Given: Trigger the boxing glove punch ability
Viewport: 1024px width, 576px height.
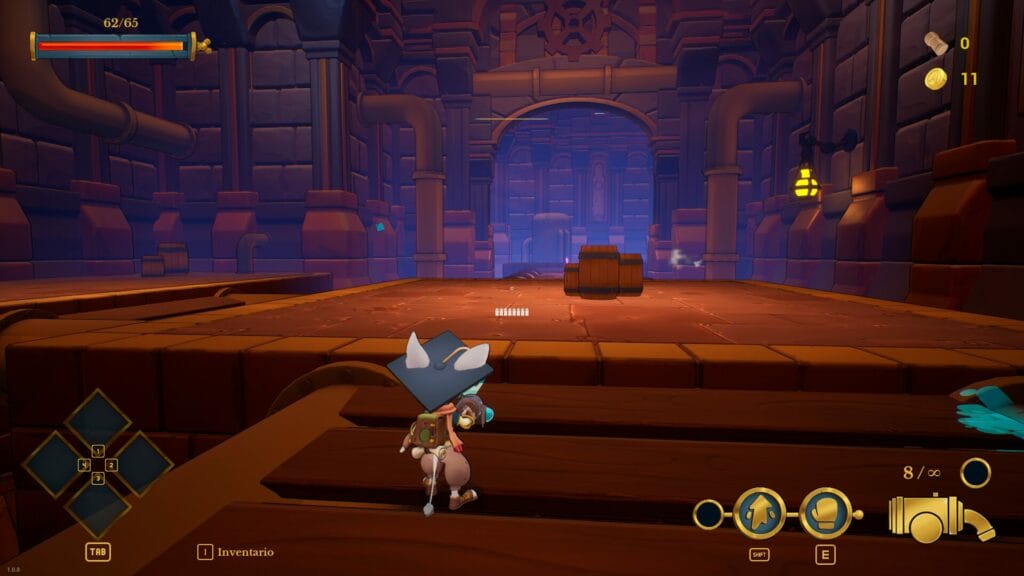Looking at the screenshot, I should click(x=825, y=514).
